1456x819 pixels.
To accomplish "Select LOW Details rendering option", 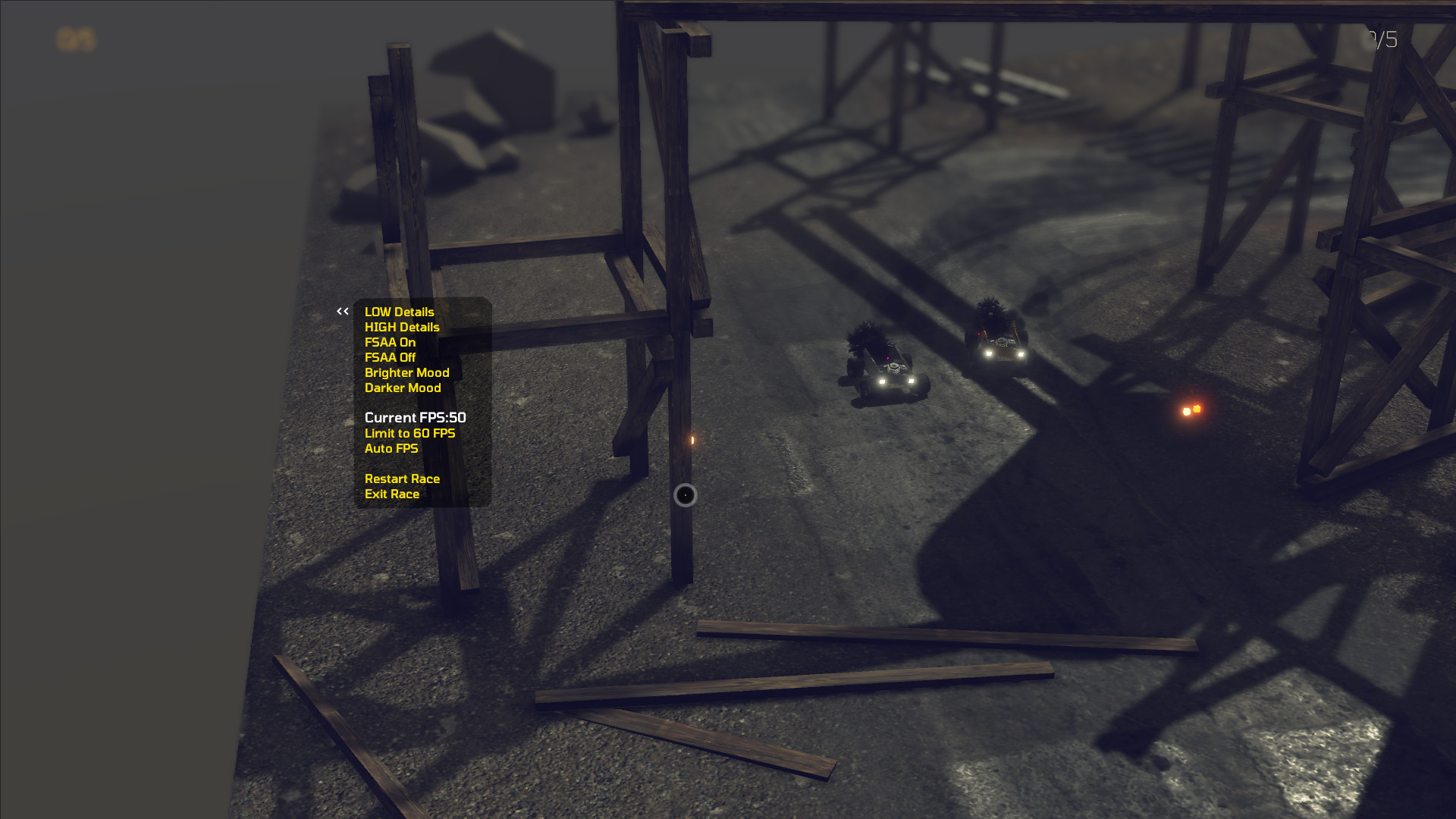I will tap(398, 312).
